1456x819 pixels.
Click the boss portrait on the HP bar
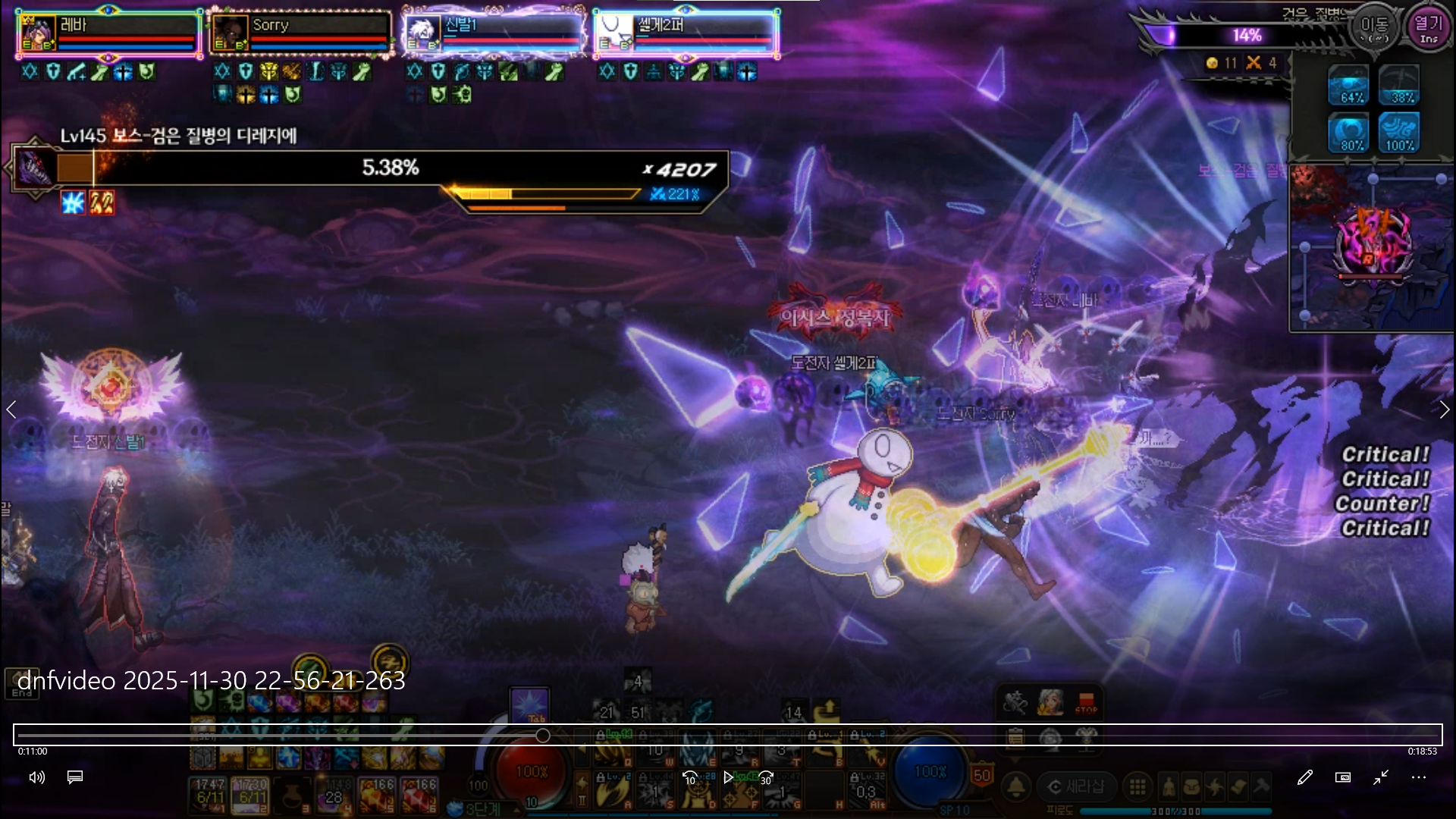pos(35,168)
